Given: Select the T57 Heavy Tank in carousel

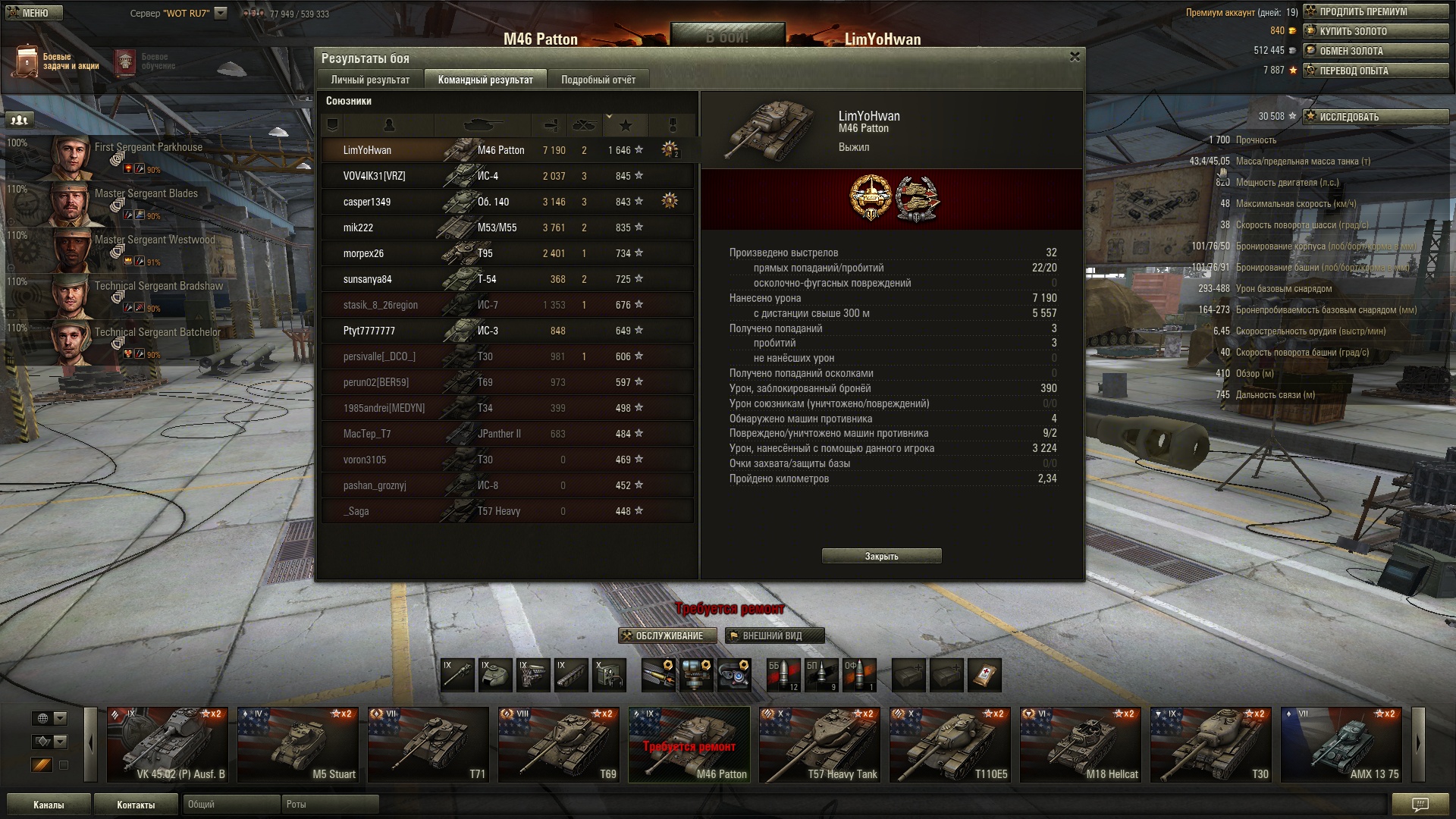Looking at the screenshot, I should (819, 745).
